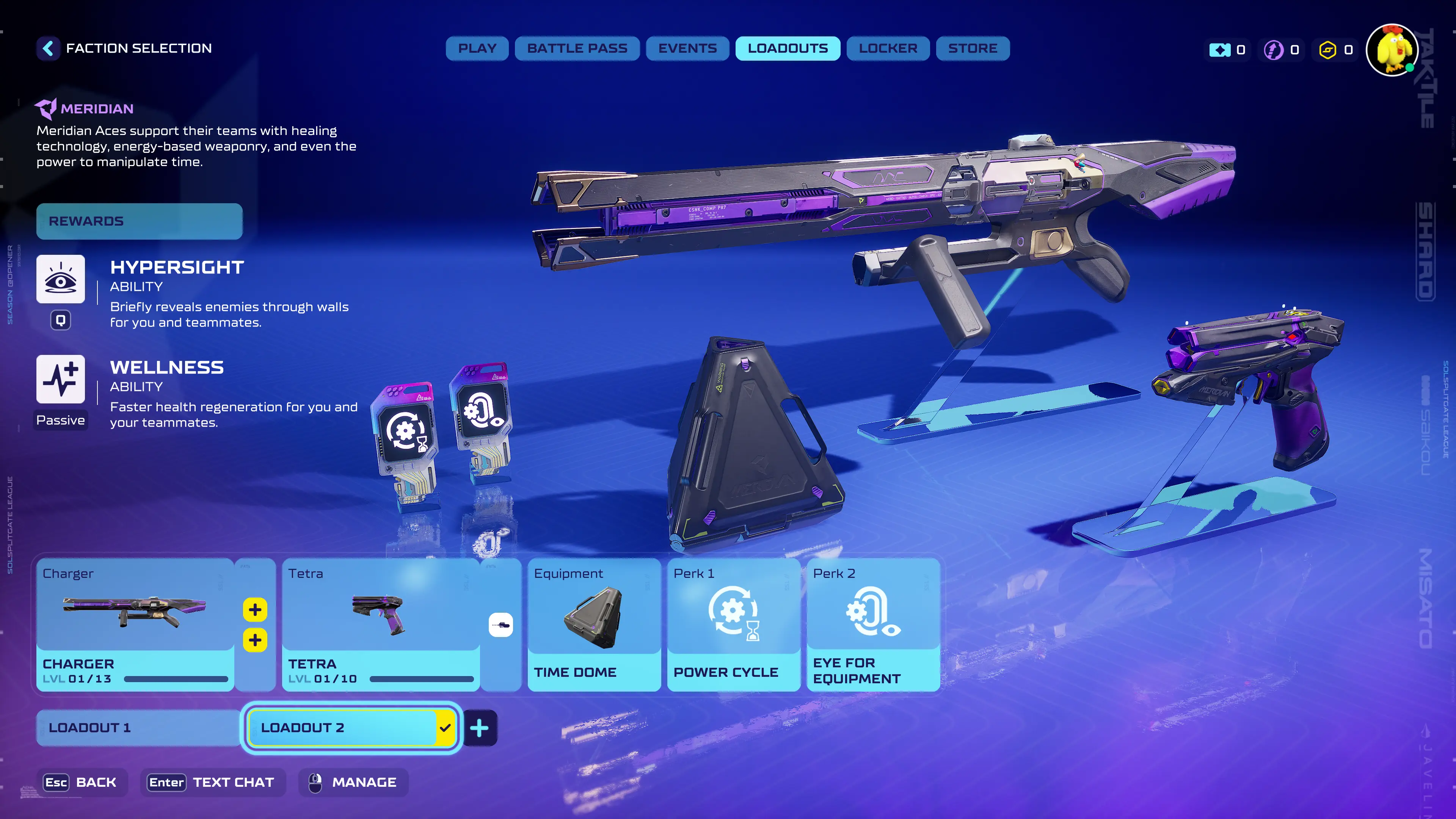Change the Power Cycle perk slot
1456x819 pixels.
[x=733, y=624]
